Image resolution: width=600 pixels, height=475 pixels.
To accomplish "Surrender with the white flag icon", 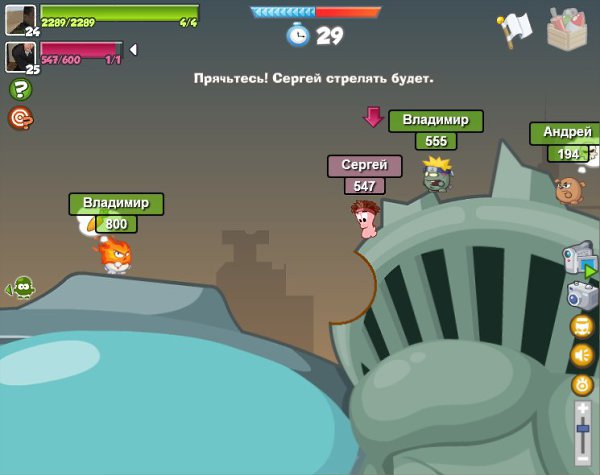I will pos(514,30).
